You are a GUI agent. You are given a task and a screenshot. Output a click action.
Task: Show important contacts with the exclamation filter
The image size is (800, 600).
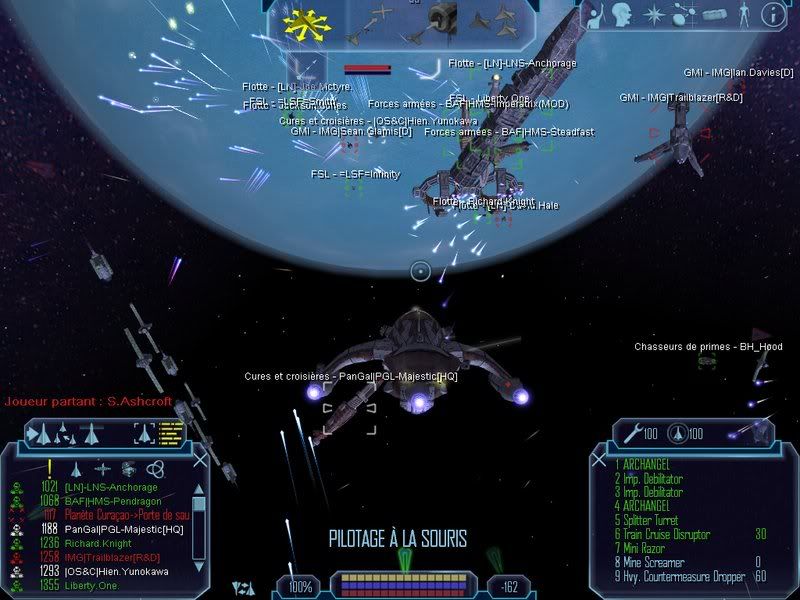(48, 468)
